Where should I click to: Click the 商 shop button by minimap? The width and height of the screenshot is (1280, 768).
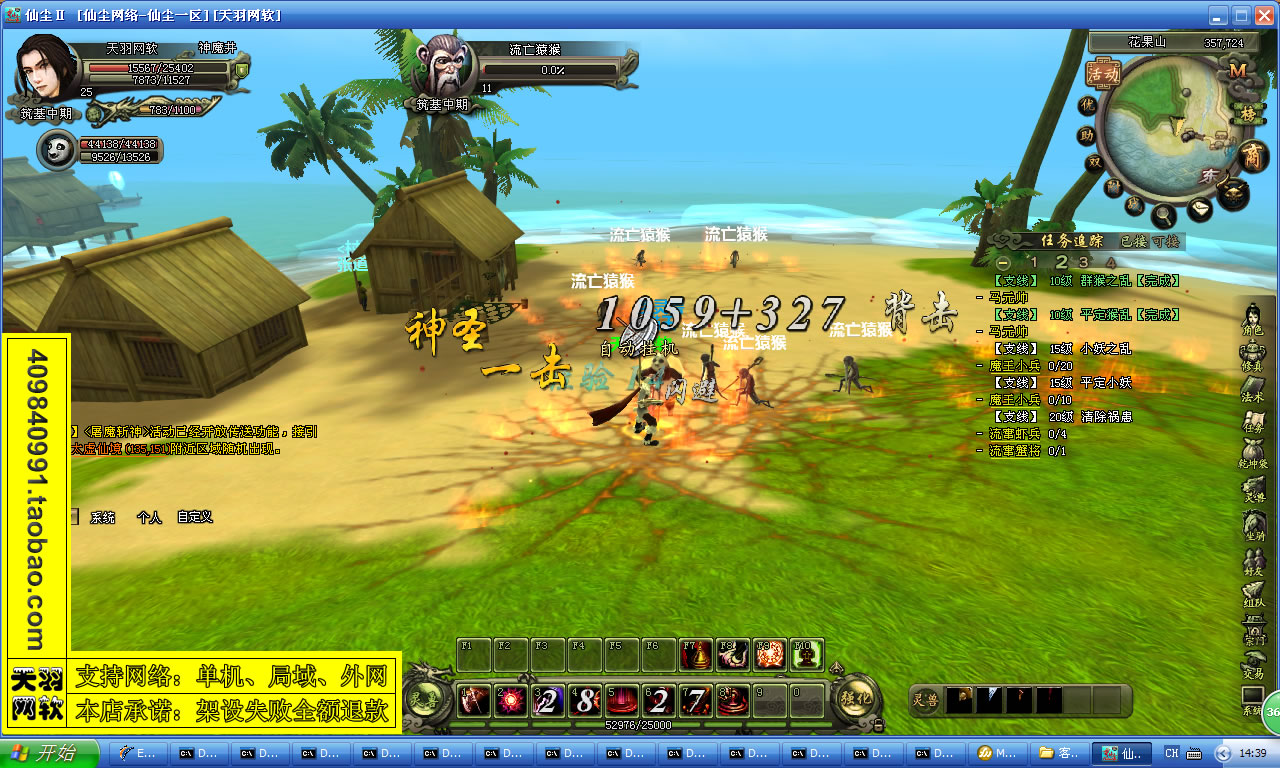[x=1251, y=156]
